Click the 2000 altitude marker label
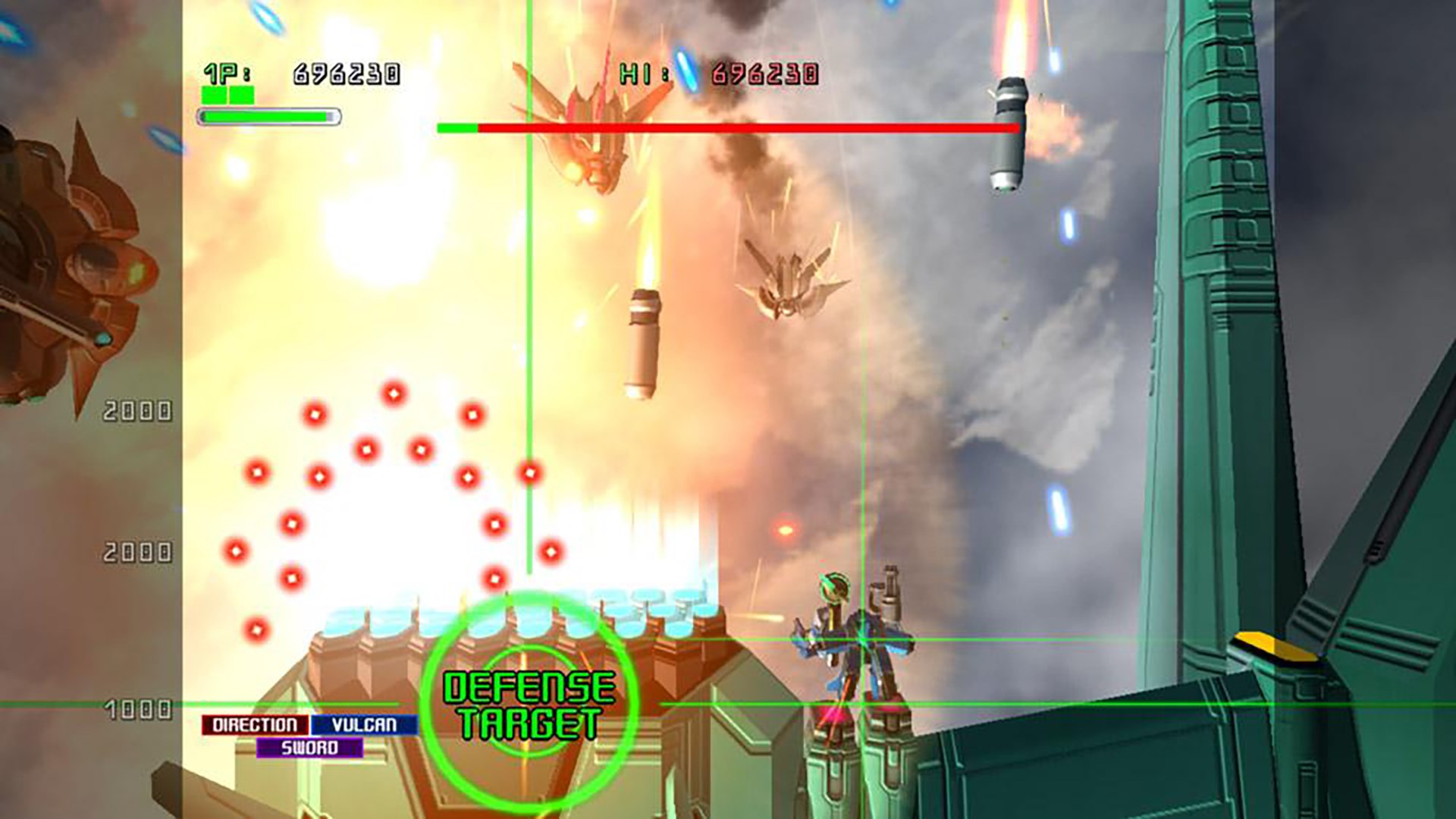This screenshot has height=819, width=1456. click(136, 411)
